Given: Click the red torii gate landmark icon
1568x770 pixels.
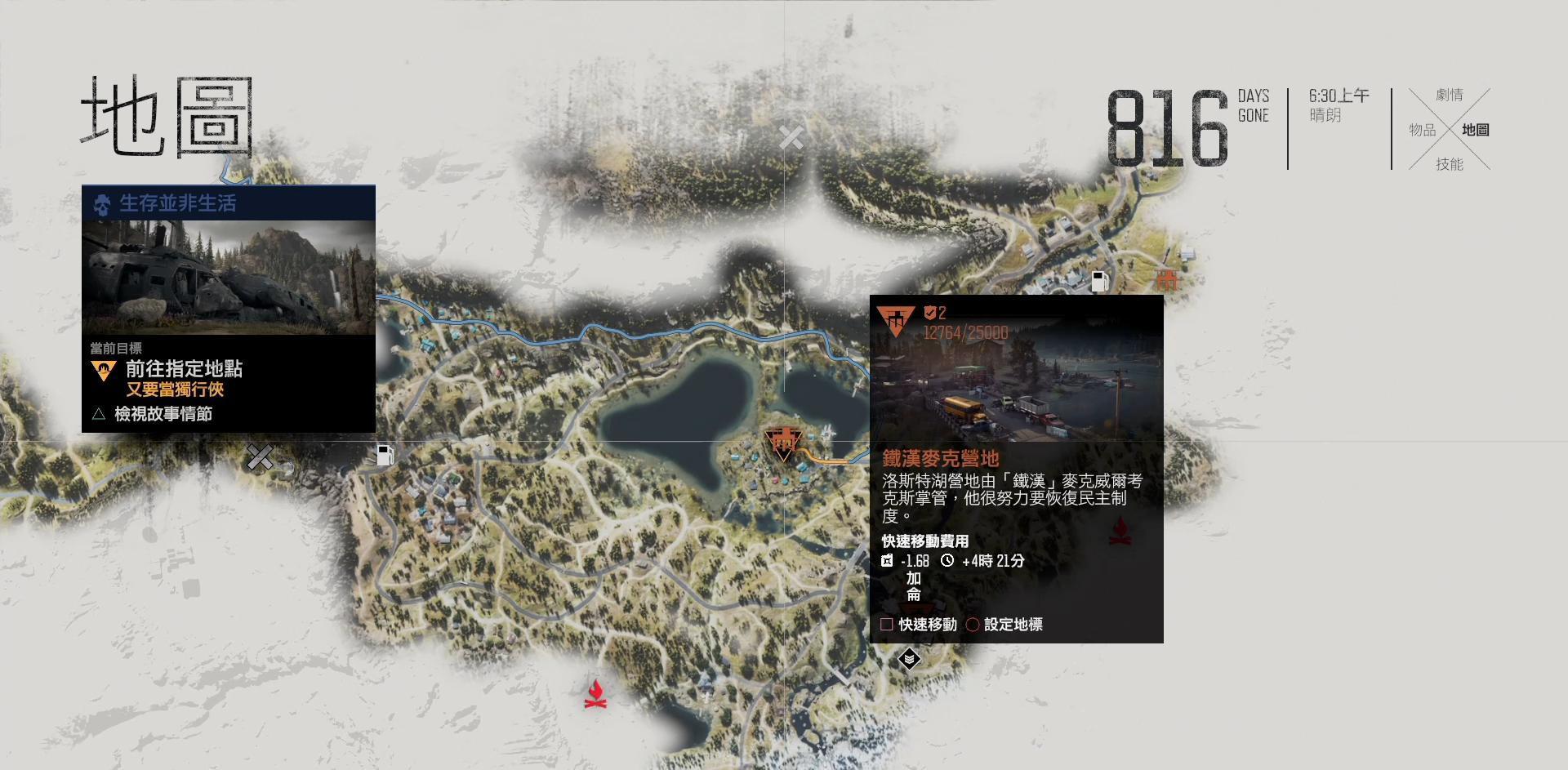Looking at the screenshot, I should tap(1166, 280).
